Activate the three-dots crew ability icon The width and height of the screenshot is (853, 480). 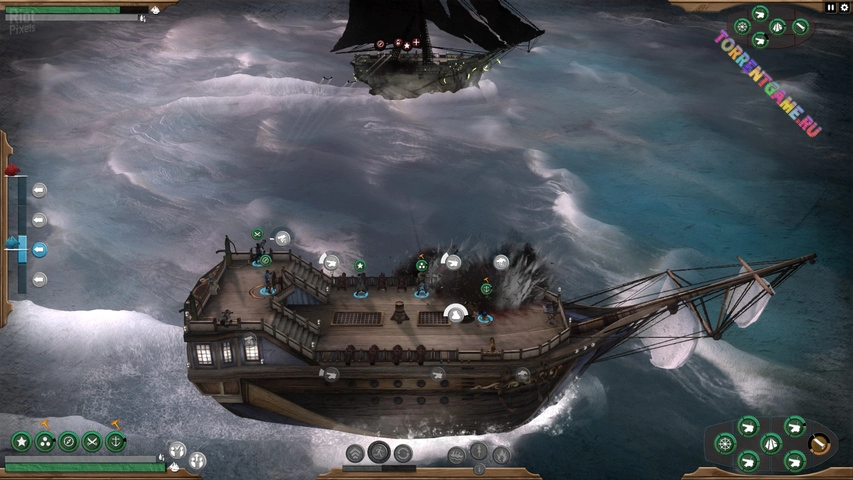point(45,441)
